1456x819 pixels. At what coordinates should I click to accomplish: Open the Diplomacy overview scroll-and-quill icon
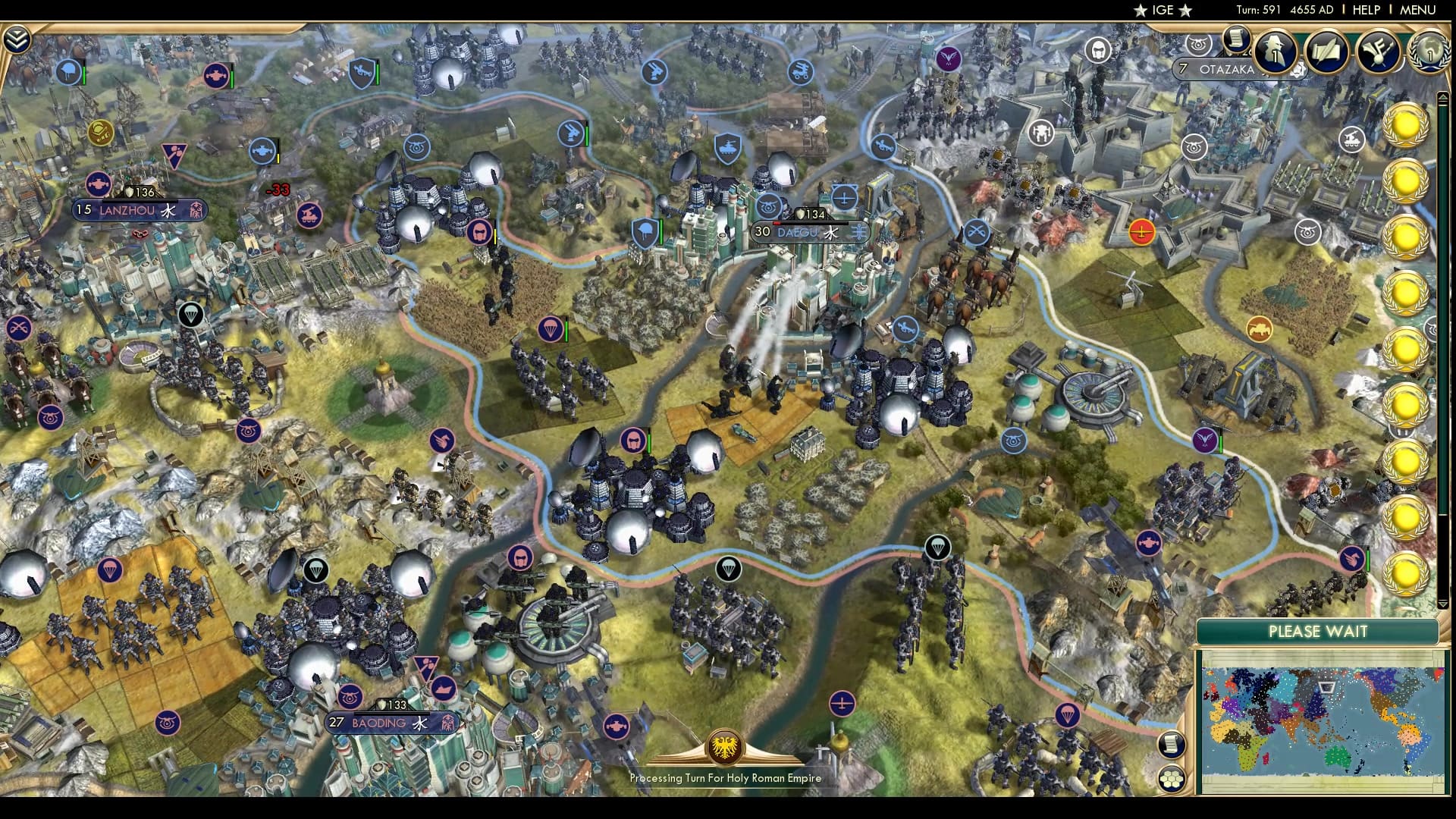(x=1329, y=53)
